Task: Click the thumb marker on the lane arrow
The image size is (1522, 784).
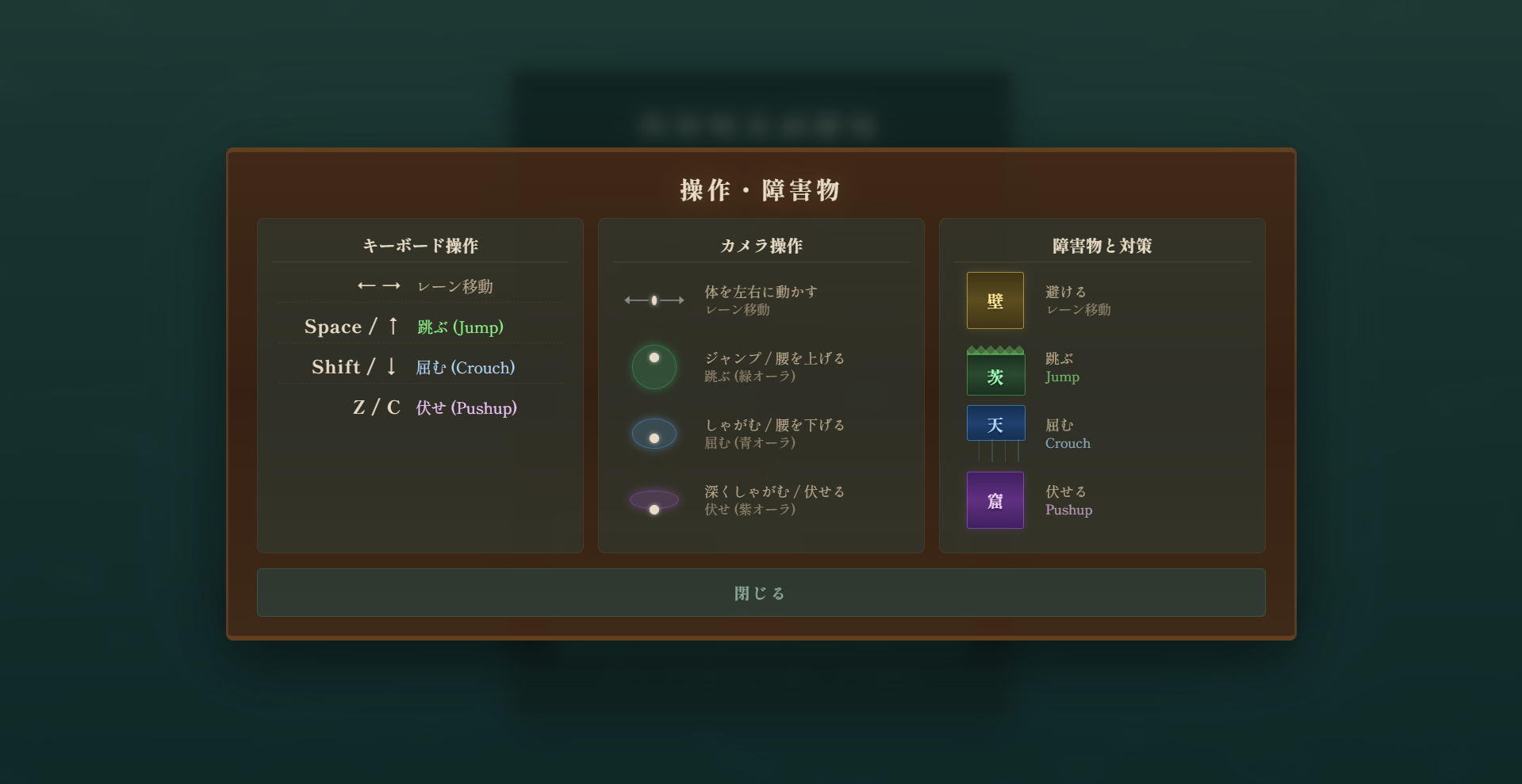Action: (653, 300)
